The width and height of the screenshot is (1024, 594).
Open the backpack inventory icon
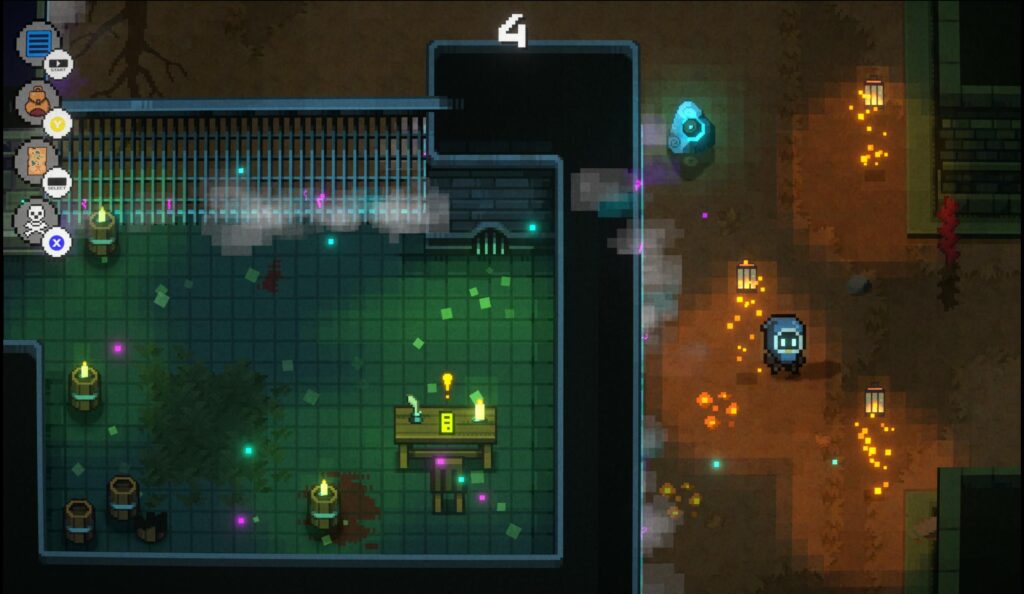point(37,101)
